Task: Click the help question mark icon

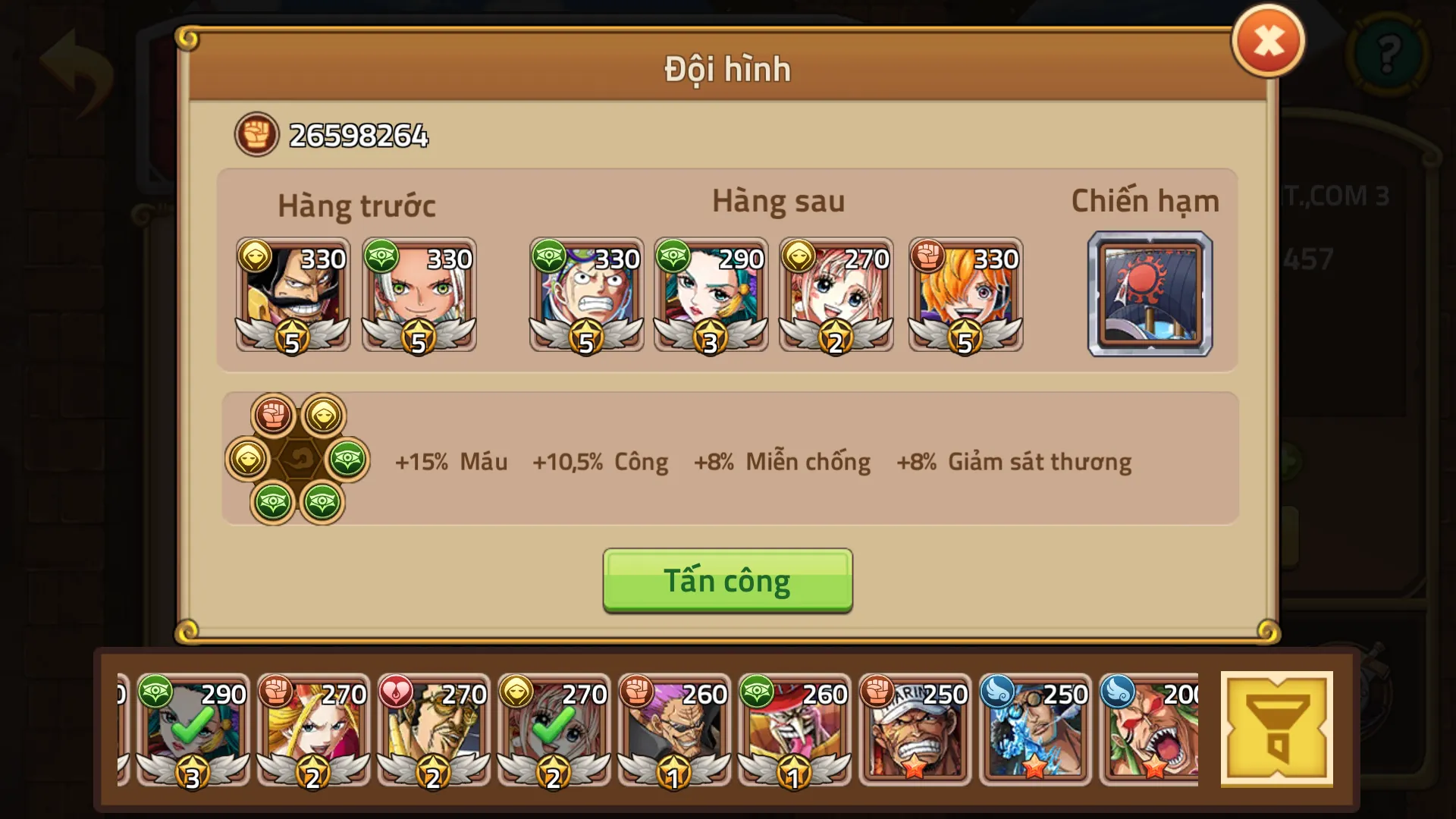Action: (1390, 55)
